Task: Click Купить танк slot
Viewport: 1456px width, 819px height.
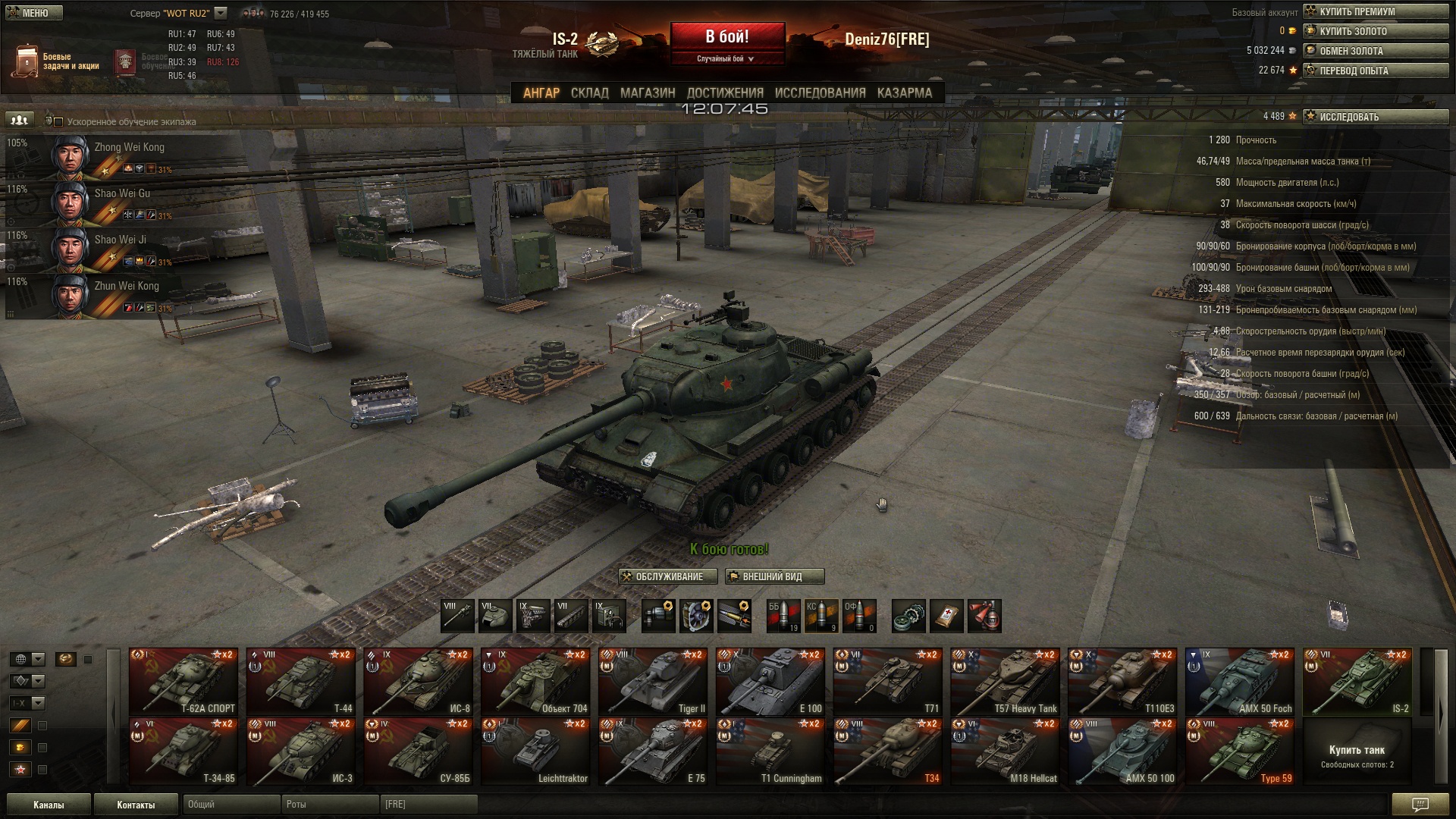Action: coord(1357,753)
